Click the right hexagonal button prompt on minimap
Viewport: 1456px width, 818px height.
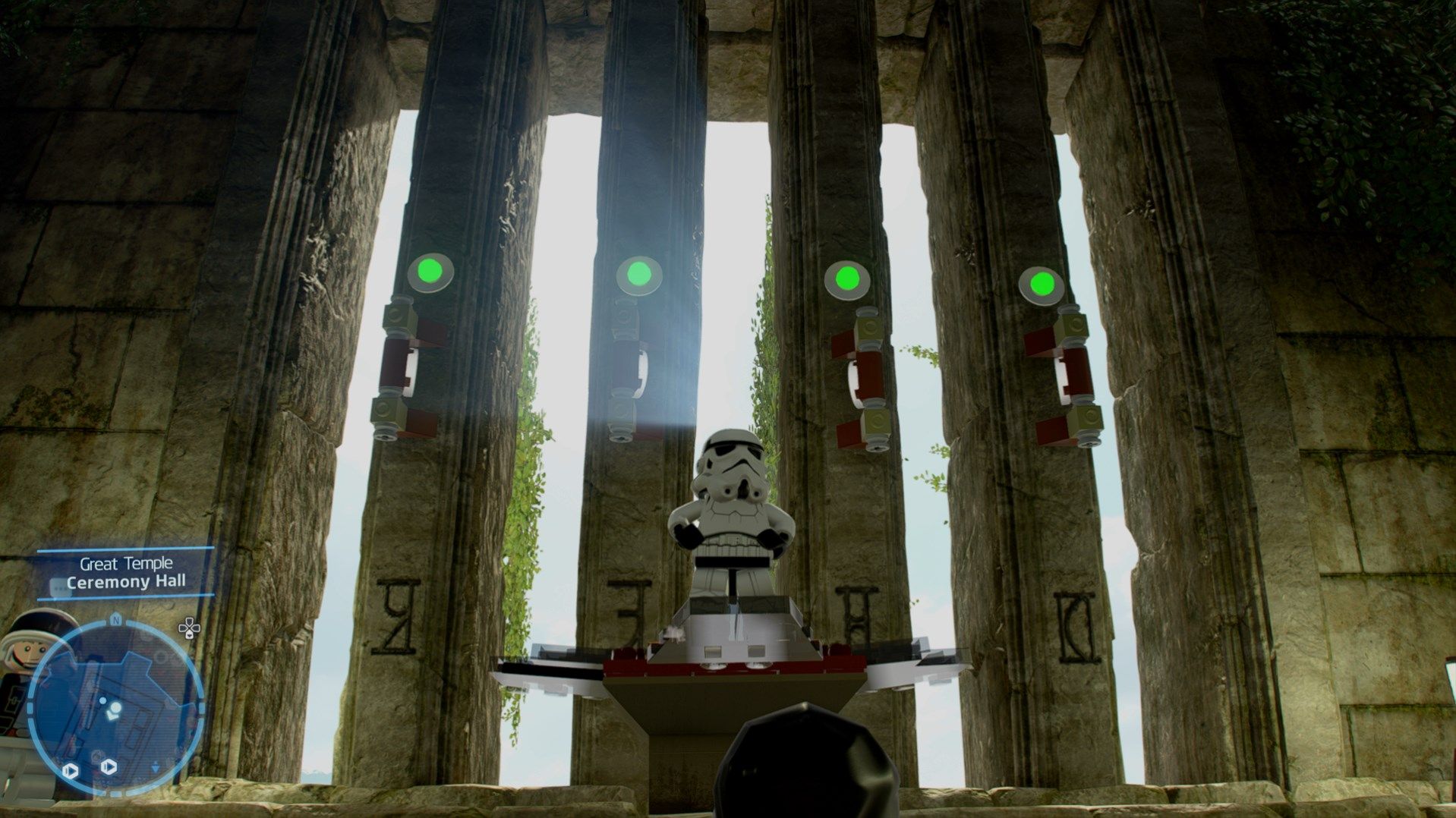point(109,766)
